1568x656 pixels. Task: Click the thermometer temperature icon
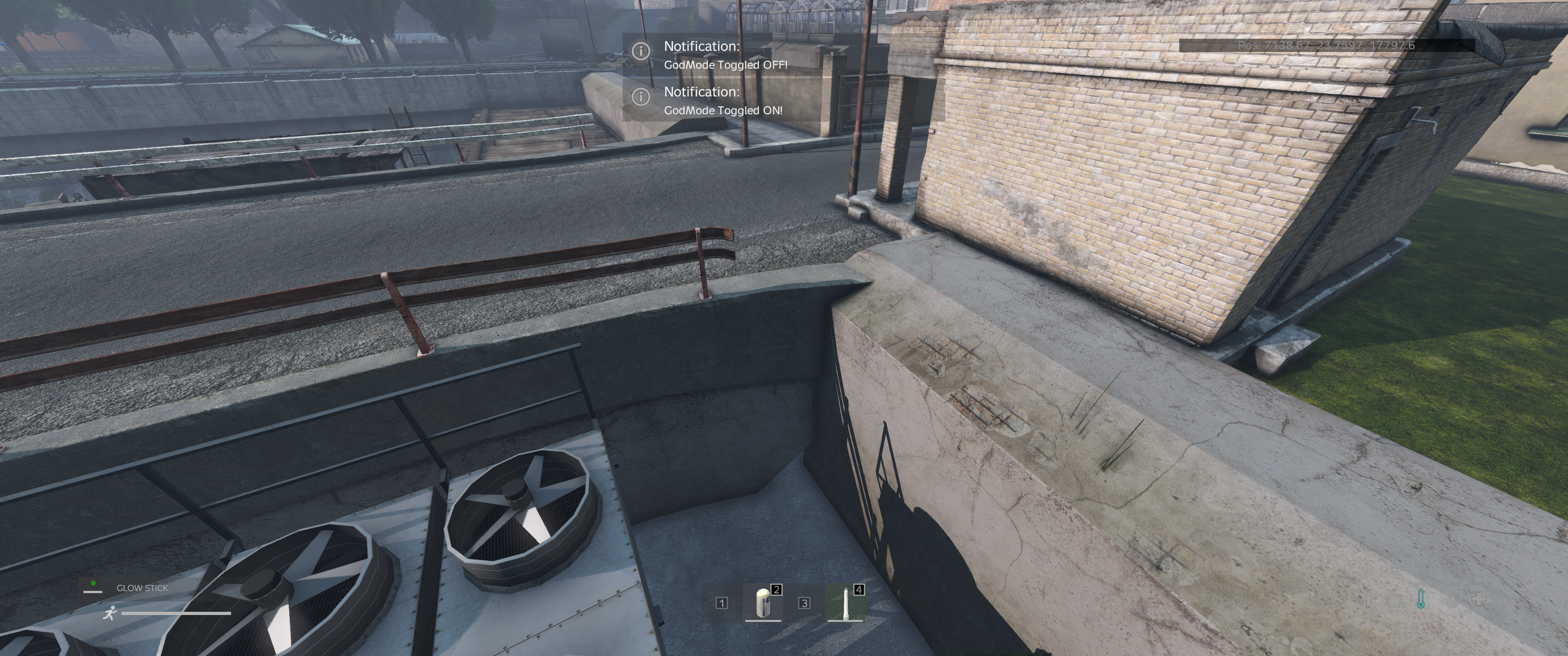1420,600
